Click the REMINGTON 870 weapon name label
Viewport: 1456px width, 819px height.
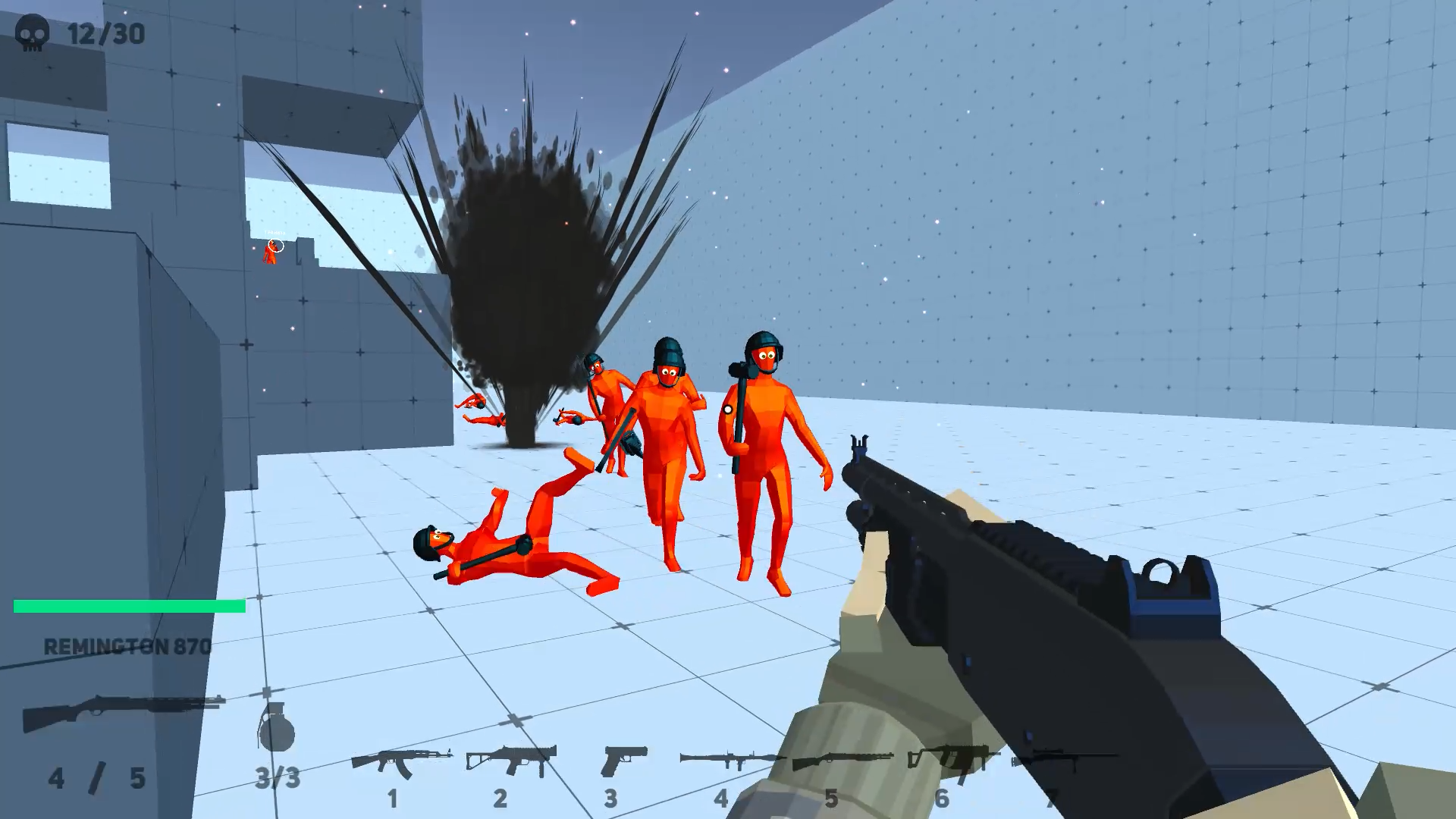[x=127, y=648]
